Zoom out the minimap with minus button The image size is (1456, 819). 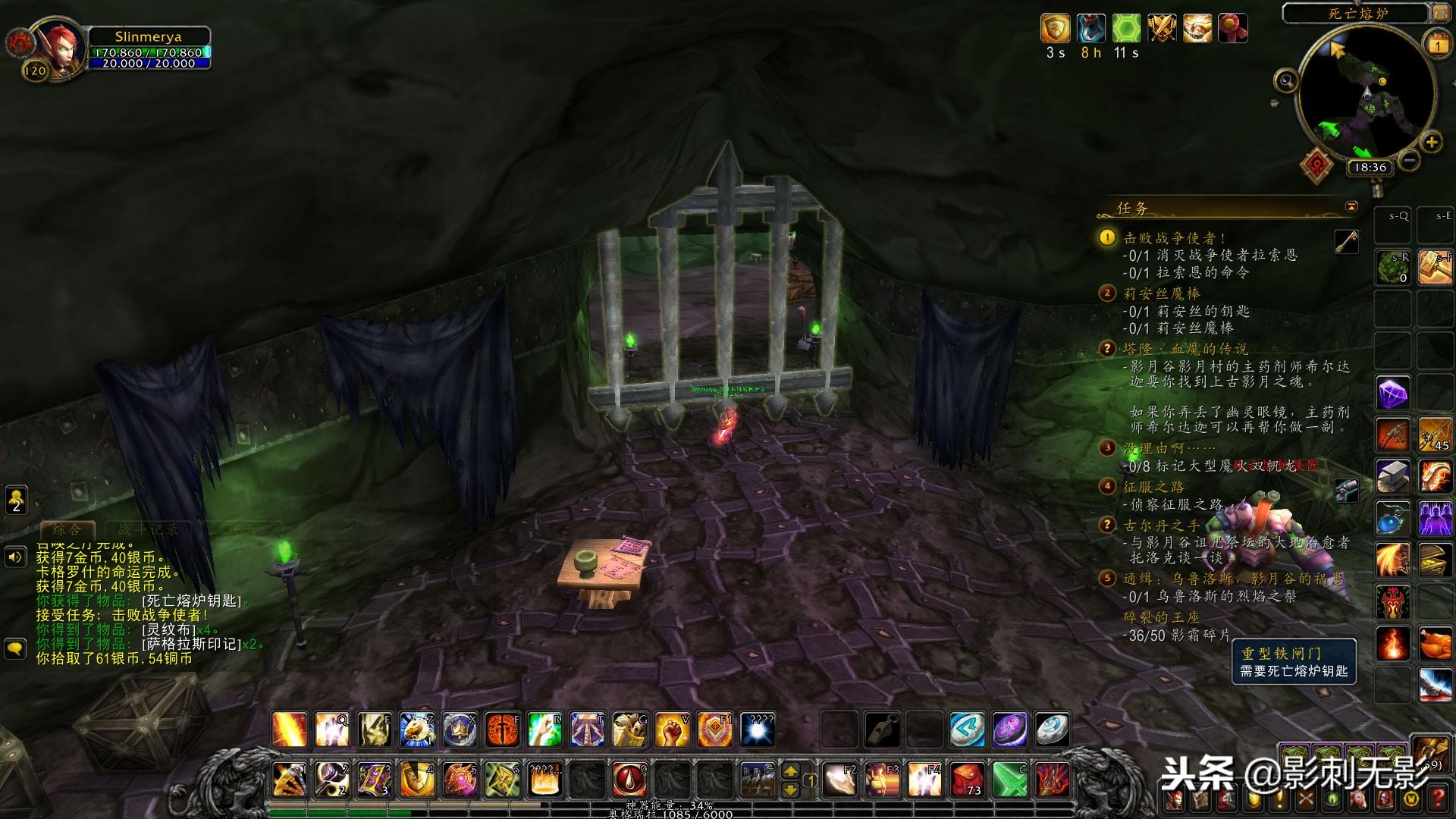pyautogui.click(x=1409, y=160)
